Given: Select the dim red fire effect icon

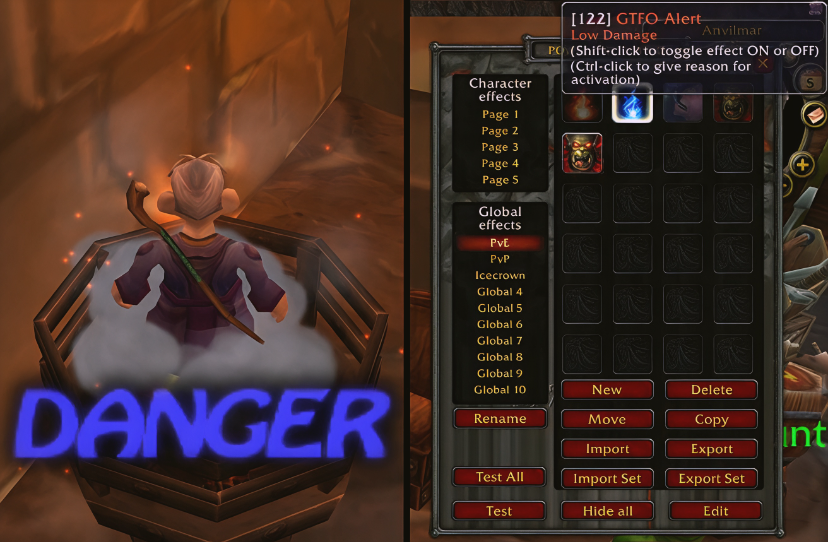Looking at the screenshot, I should tap(582, 104).
